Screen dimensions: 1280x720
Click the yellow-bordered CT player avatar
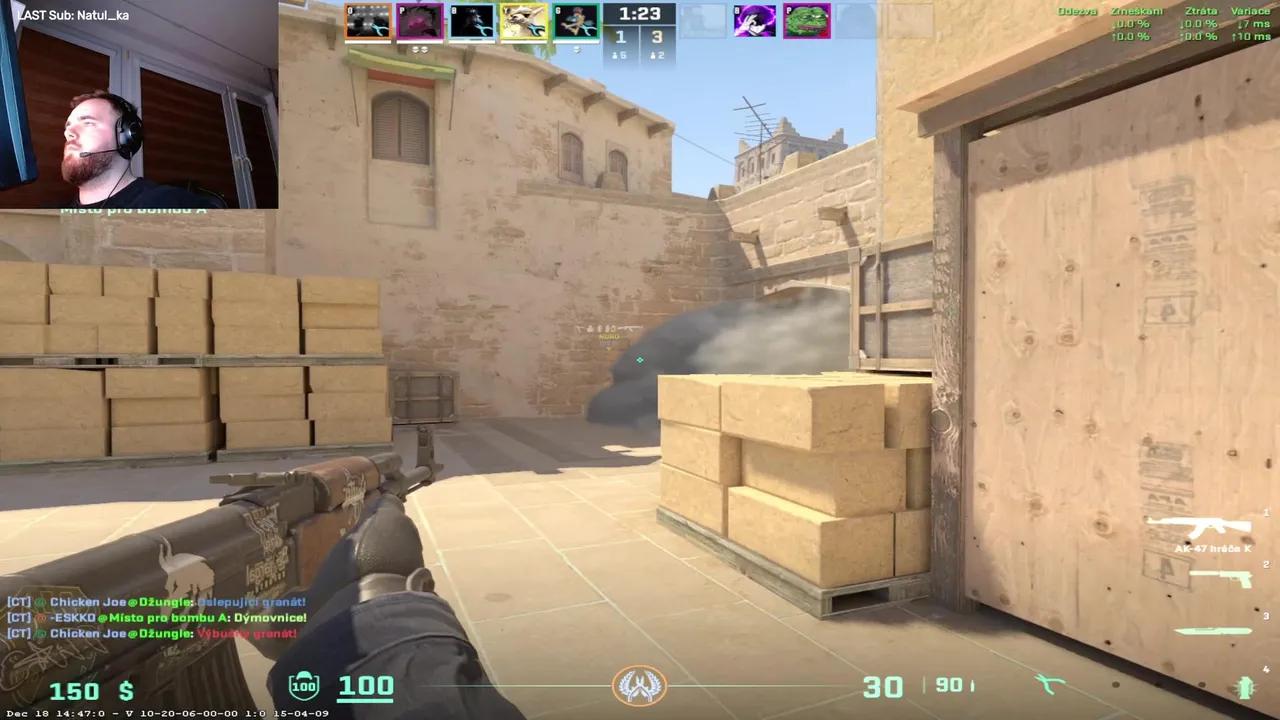click(523, 20)
